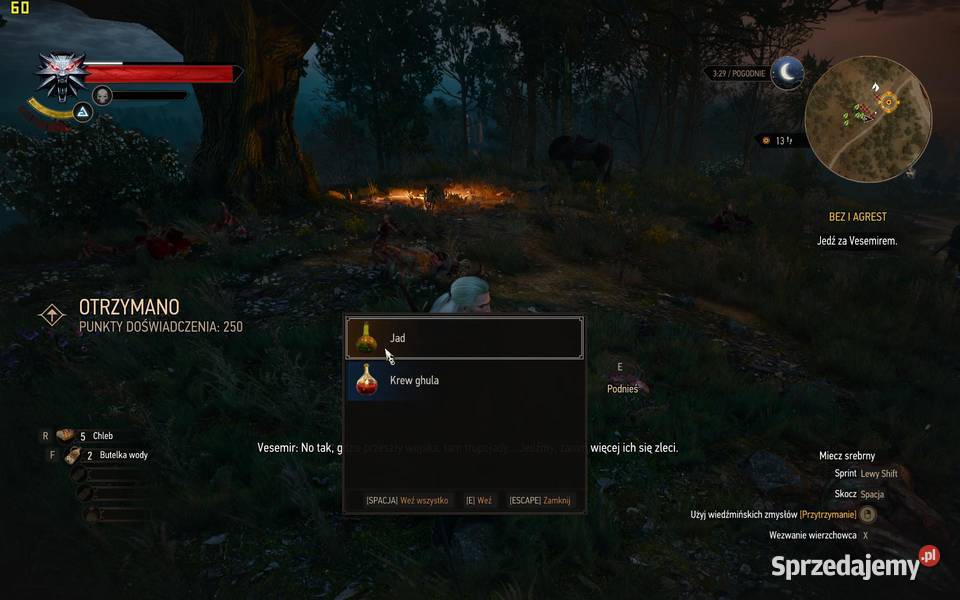The width and height of the screenshot is (960, 600).
Task: Click the moon time-of-day icon
Action: 789,73
